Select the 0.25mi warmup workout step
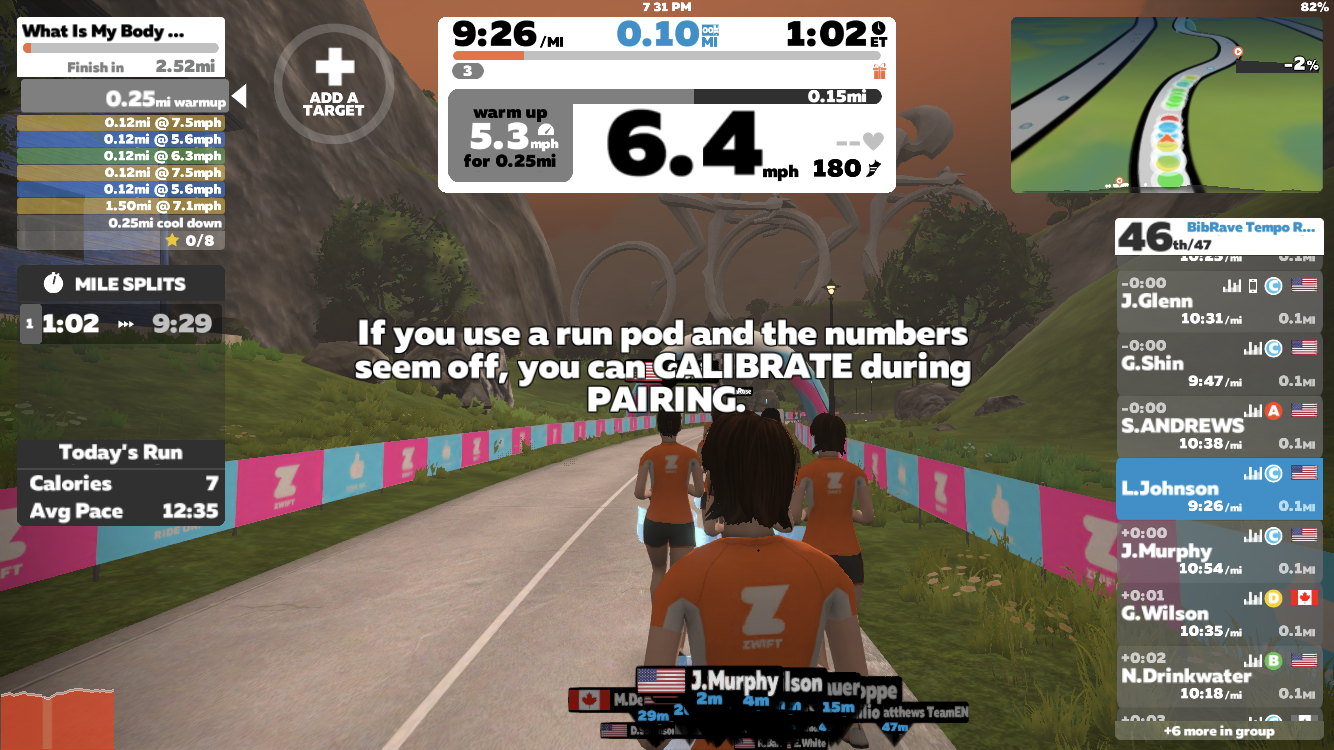Viewport: 1334px width, 750px height. point(124,98)
